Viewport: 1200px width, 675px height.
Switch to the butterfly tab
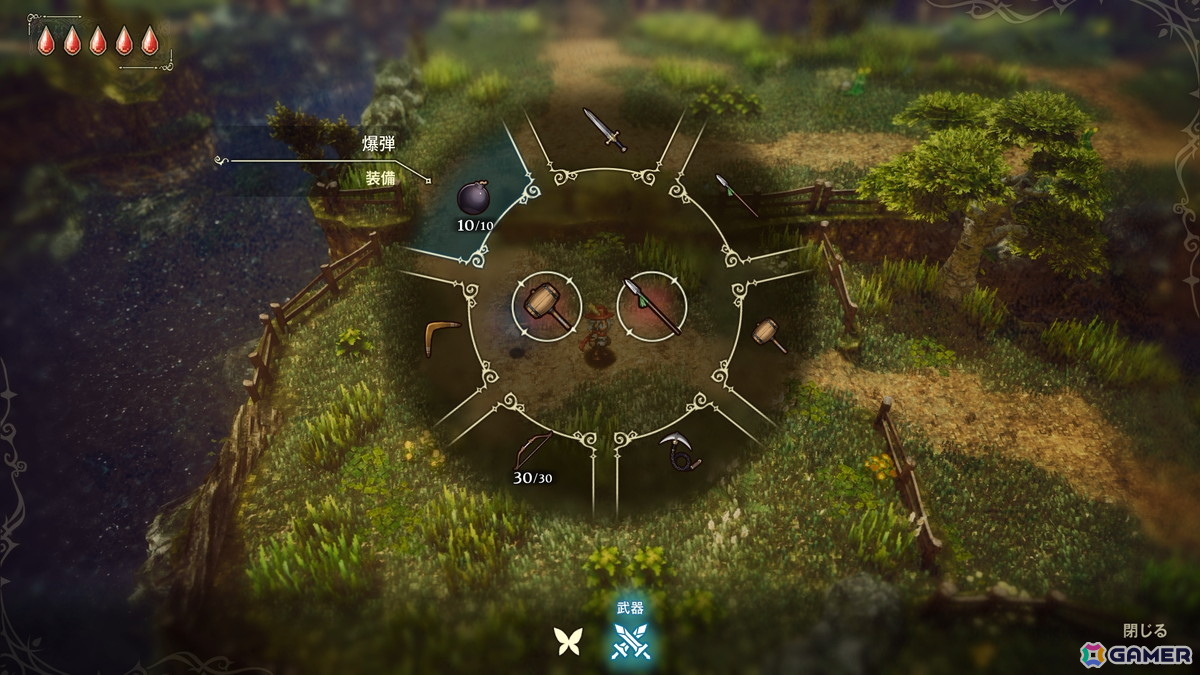pos(568,641)
